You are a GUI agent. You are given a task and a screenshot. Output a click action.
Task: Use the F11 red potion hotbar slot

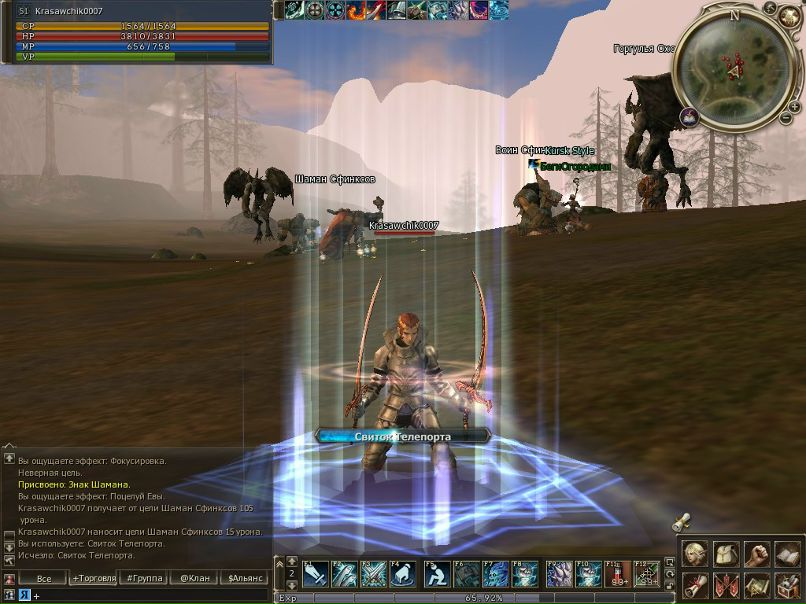click(x=619, y=574)
